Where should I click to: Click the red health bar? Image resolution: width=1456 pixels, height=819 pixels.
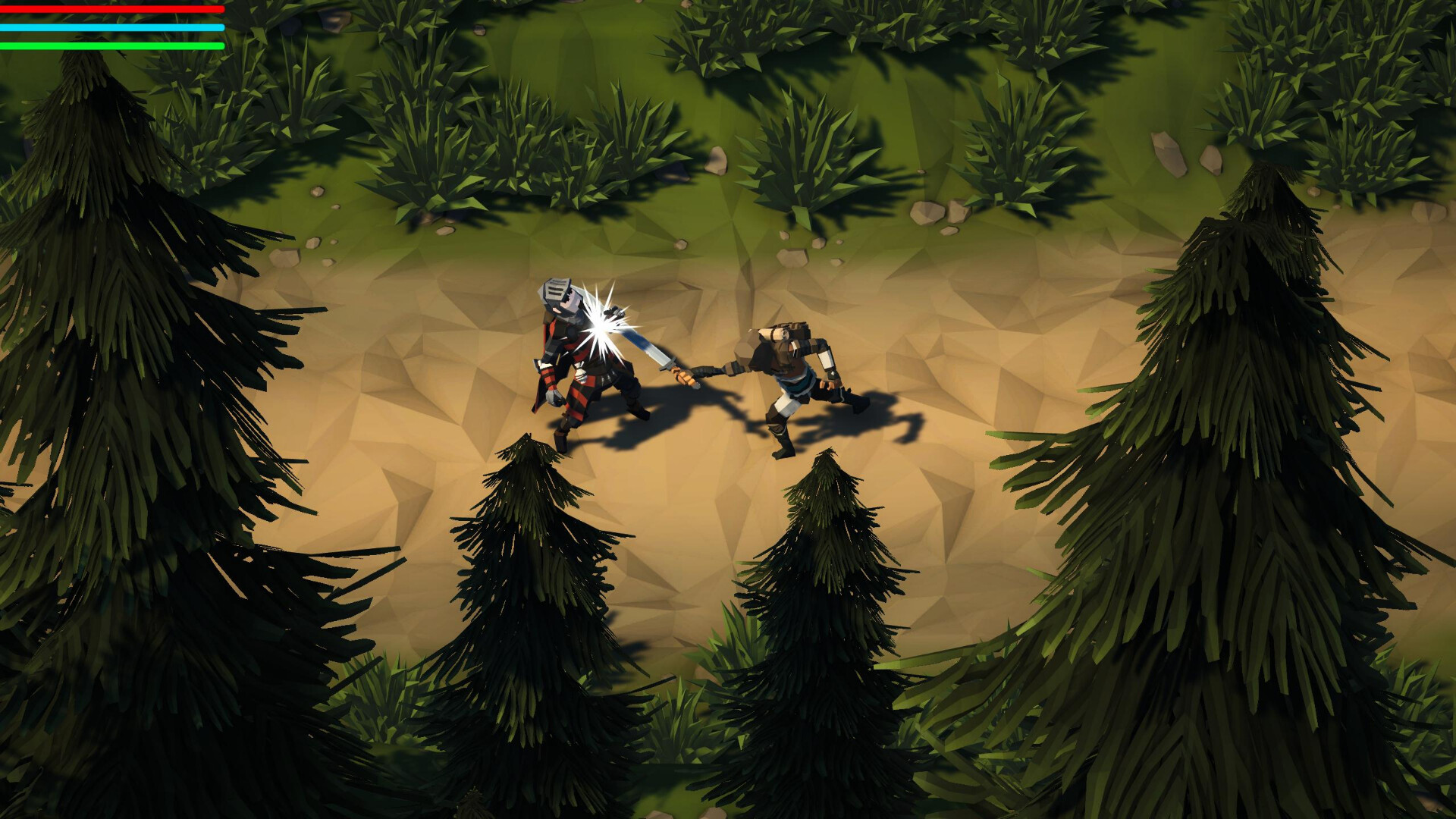coord(114,10)
